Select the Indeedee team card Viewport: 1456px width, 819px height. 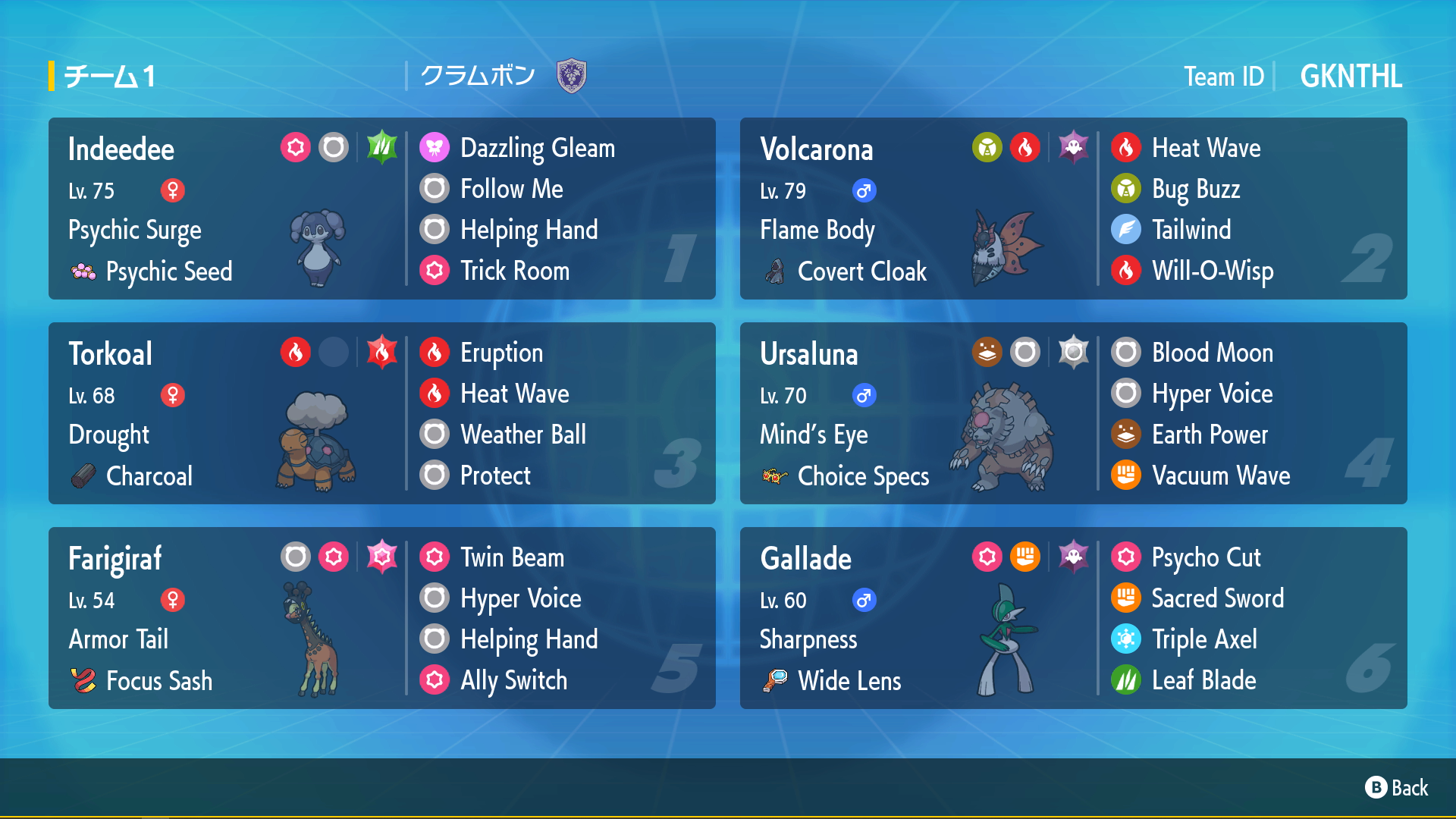[x=381, y=209]
